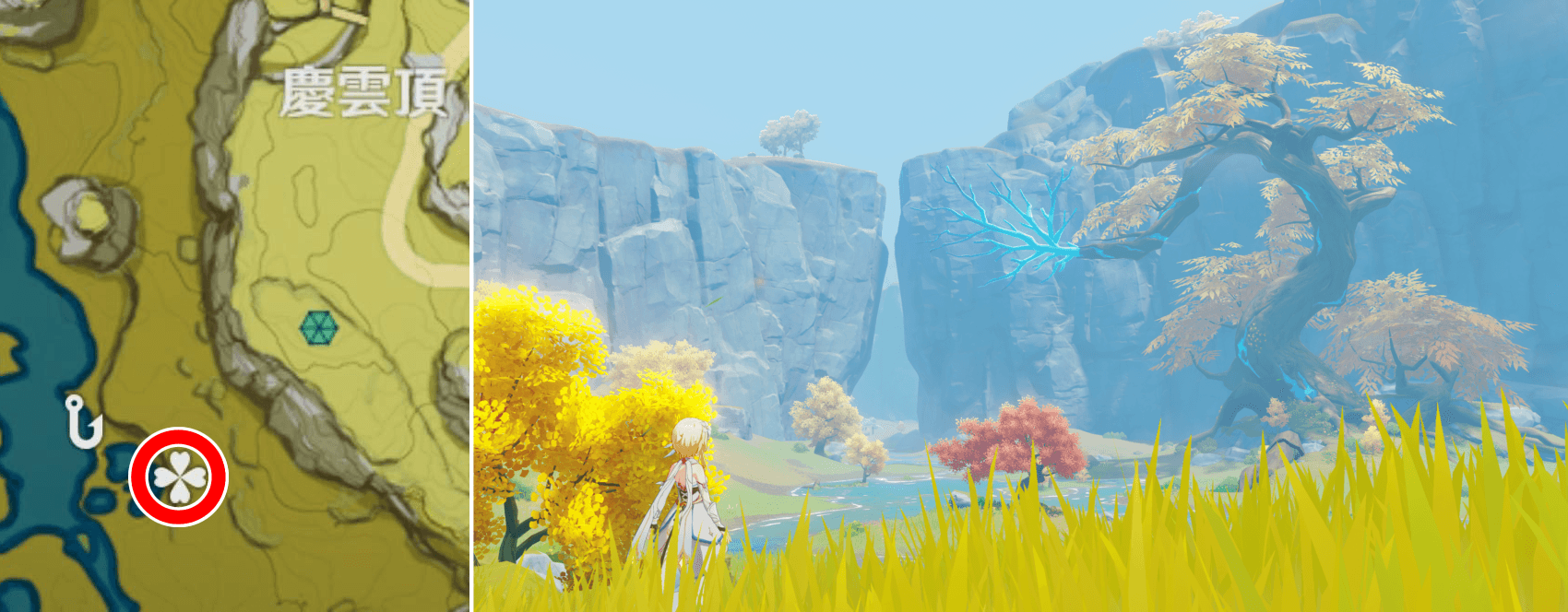Select the fishing hook map marker
The image size is (1568, 612).
84,422
